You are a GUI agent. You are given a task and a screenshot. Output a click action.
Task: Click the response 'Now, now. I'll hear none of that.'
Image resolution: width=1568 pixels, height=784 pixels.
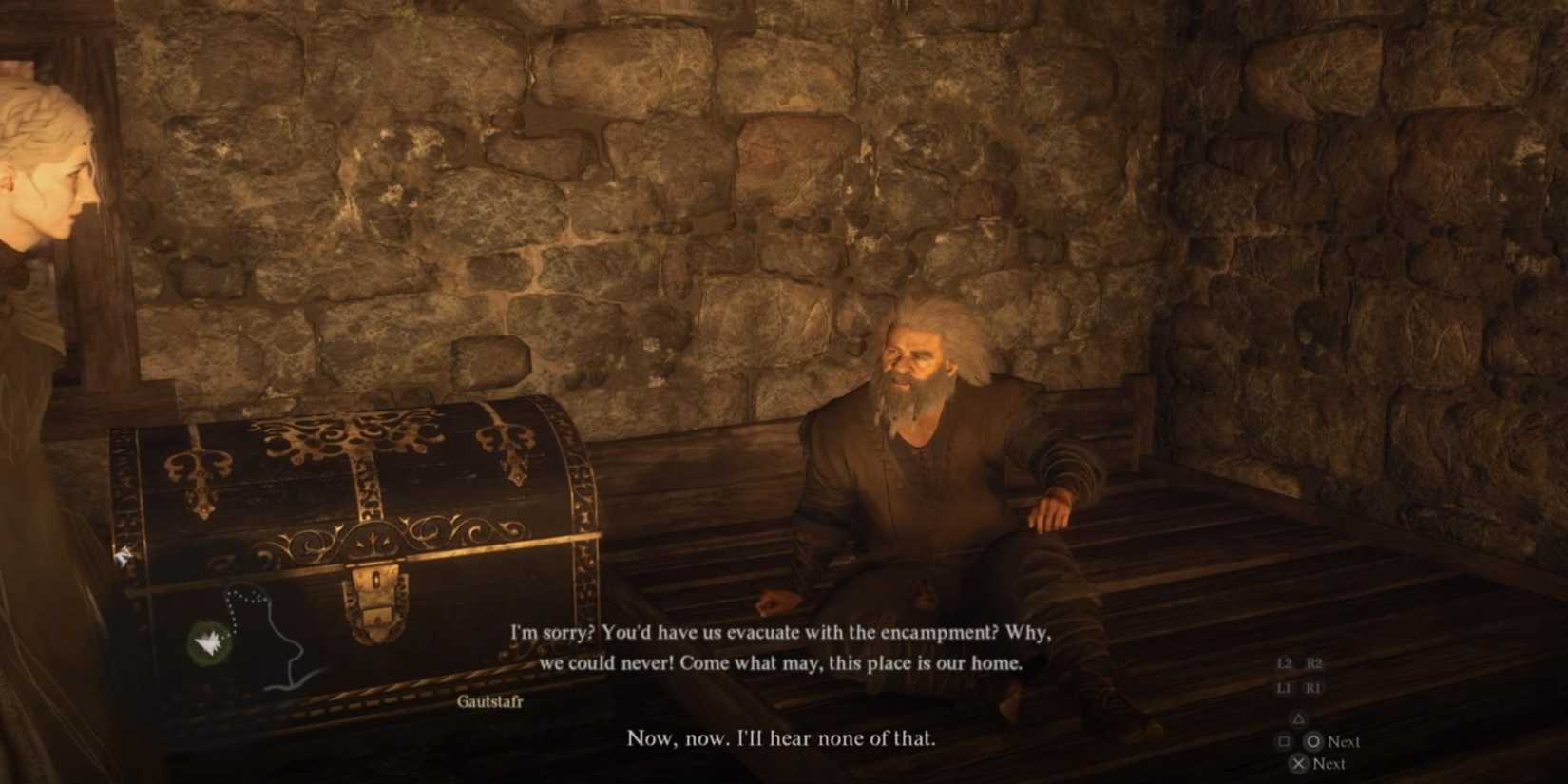[x=780, y=737]
